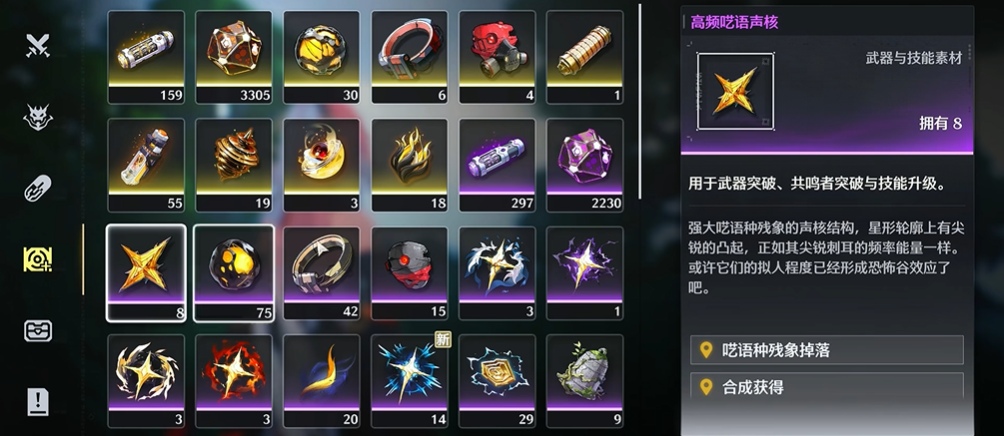Select the flame item slot with 18
Screen dimensions: 1004x436
410,164
